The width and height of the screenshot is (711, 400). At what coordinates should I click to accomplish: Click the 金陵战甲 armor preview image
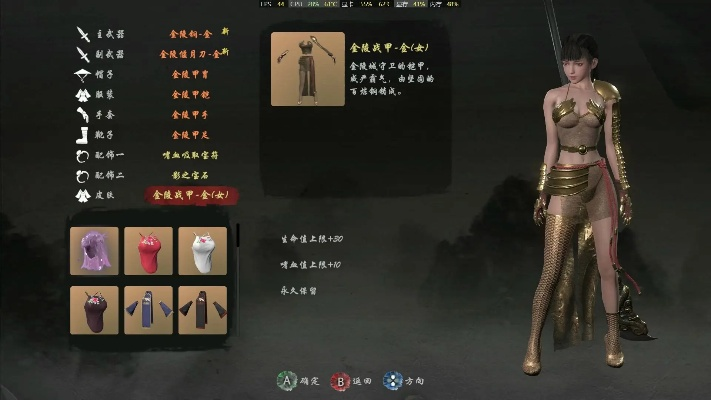(307, 69)
